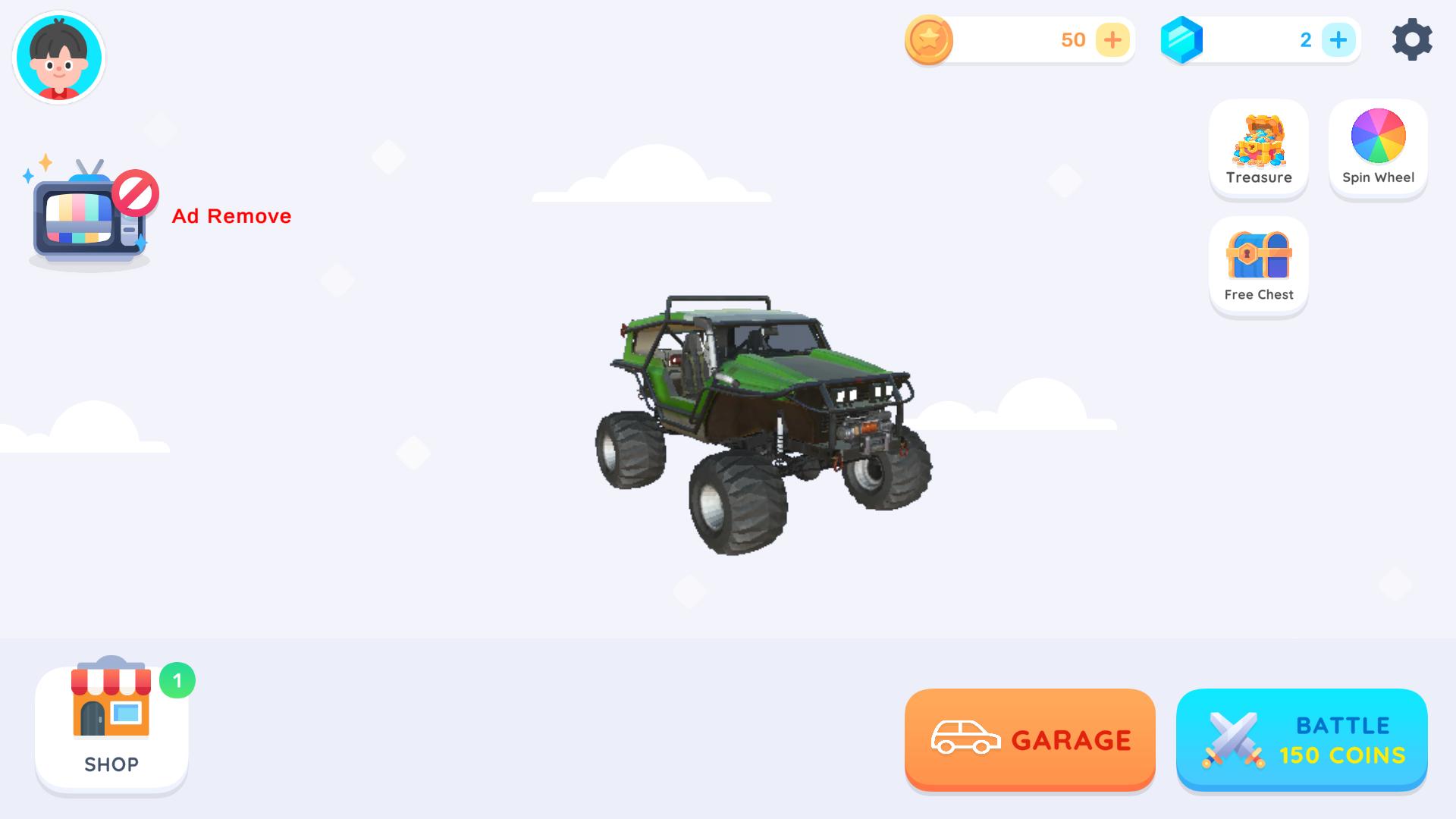This screenshot has height=819, width=1456.
Task: Tap the gold coin icon
Action: (x=928, y=40)
